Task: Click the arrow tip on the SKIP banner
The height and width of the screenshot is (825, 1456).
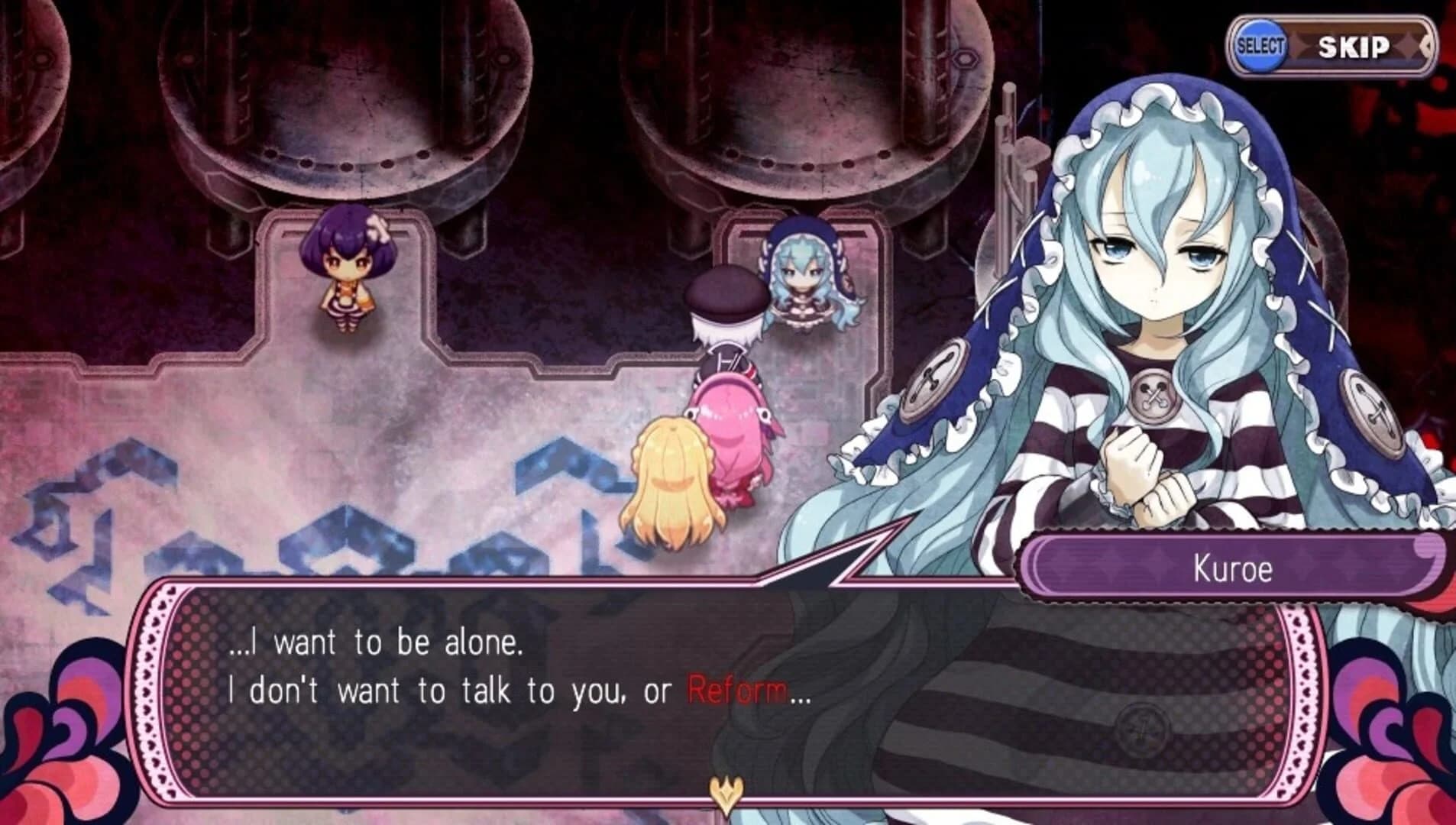Action: point(1427,46)
